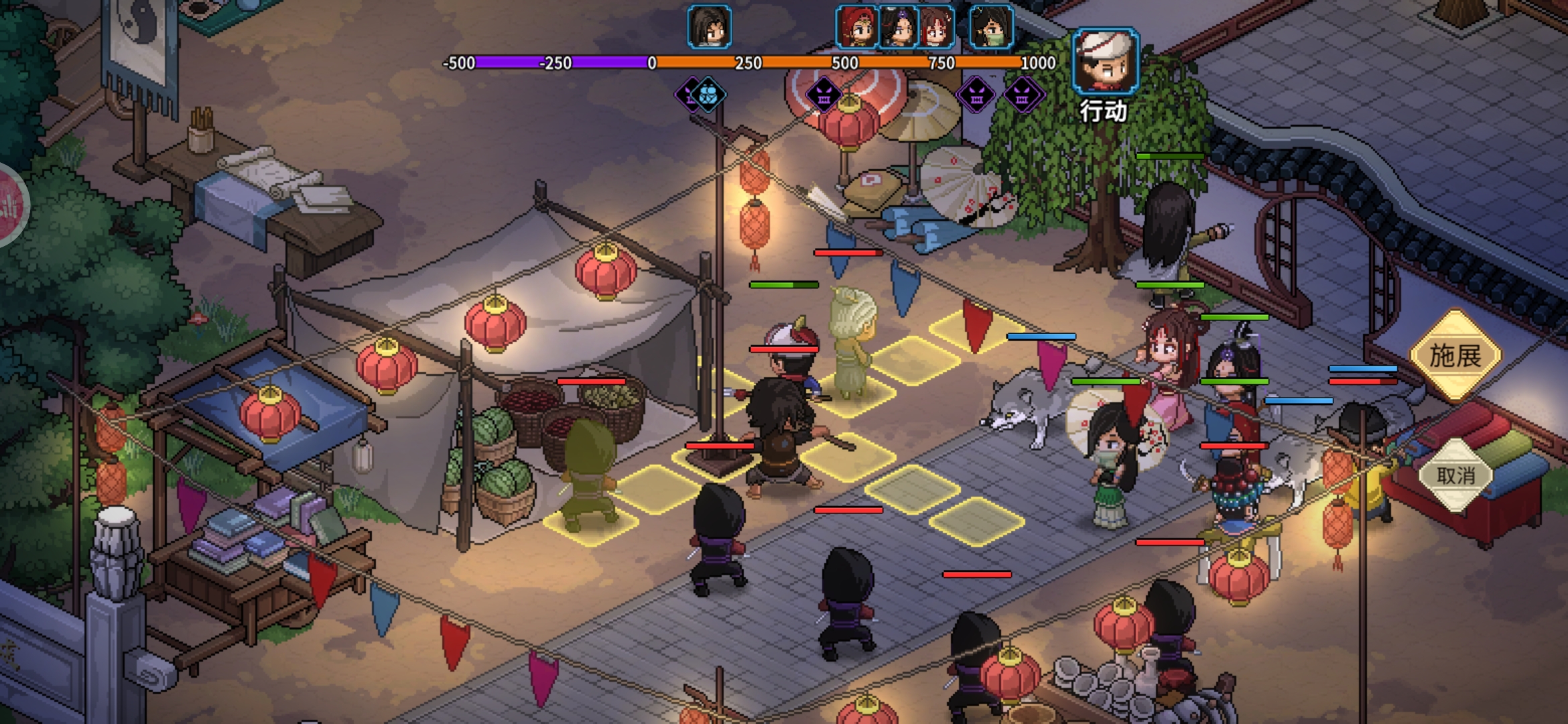Choose the green-masked woman's turn portrait
The height and width of the screenshot is (724, 1568).
tap(991, 27)
